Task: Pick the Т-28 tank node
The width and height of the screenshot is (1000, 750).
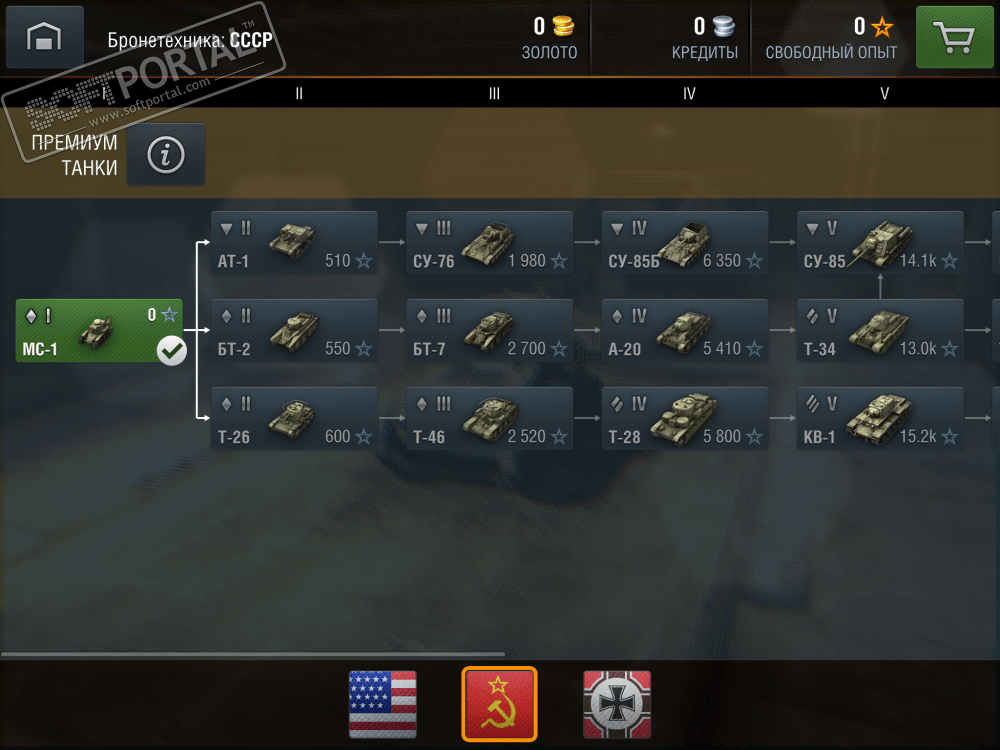Action: pyautogui.click(x=685, y=418)
